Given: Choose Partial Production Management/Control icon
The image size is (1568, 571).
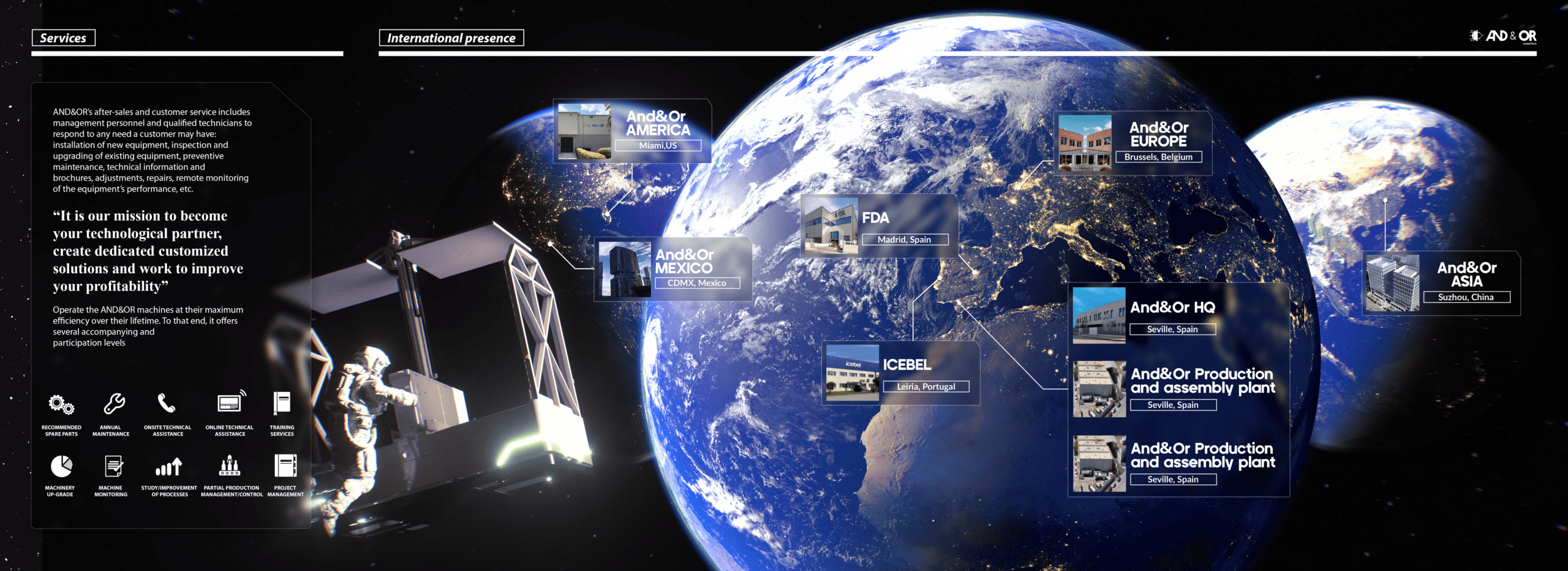Looking at the screenshot, I should tap(230, 466).
